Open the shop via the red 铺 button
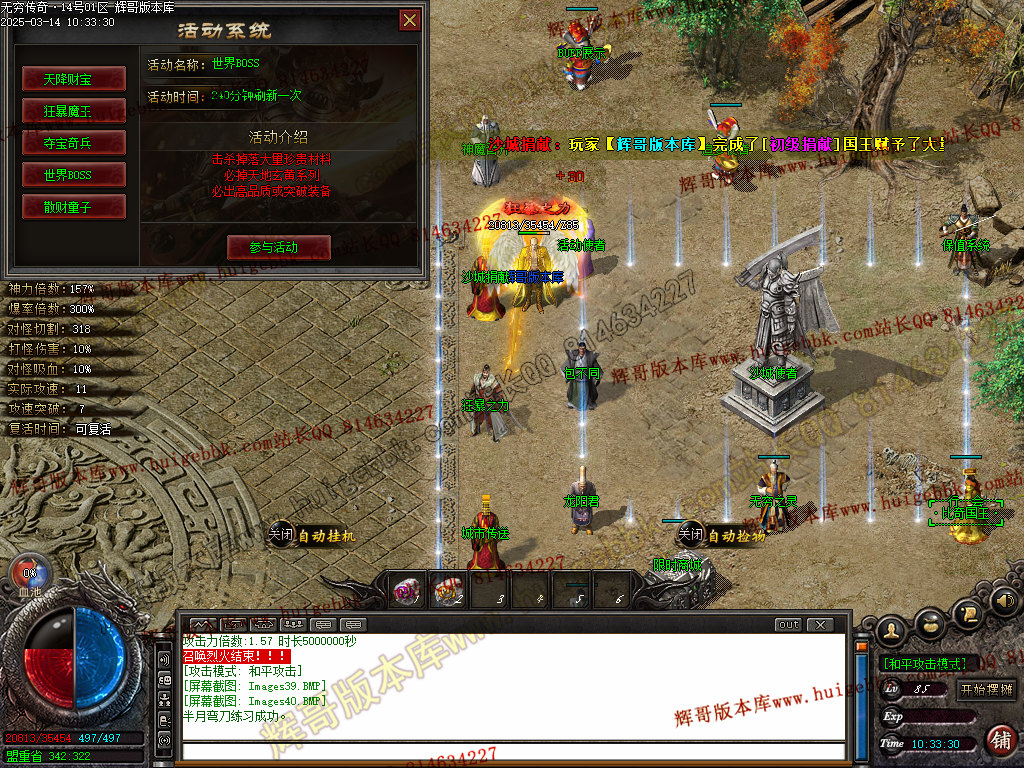The image size is (1024, 768). pyautogui.click(x=999, y=740)
